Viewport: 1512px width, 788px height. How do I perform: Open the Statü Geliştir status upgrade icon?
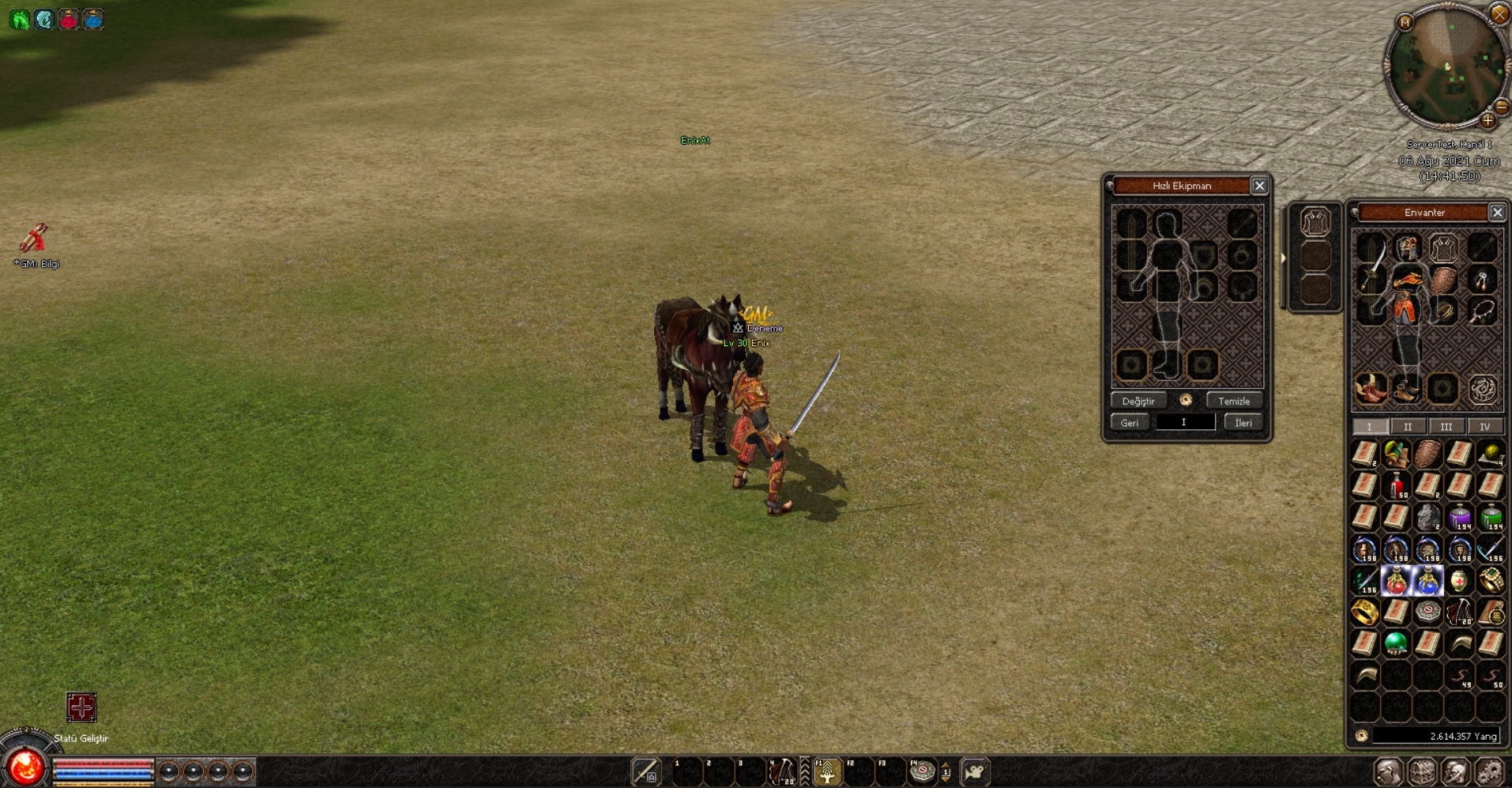pos(81,707)
